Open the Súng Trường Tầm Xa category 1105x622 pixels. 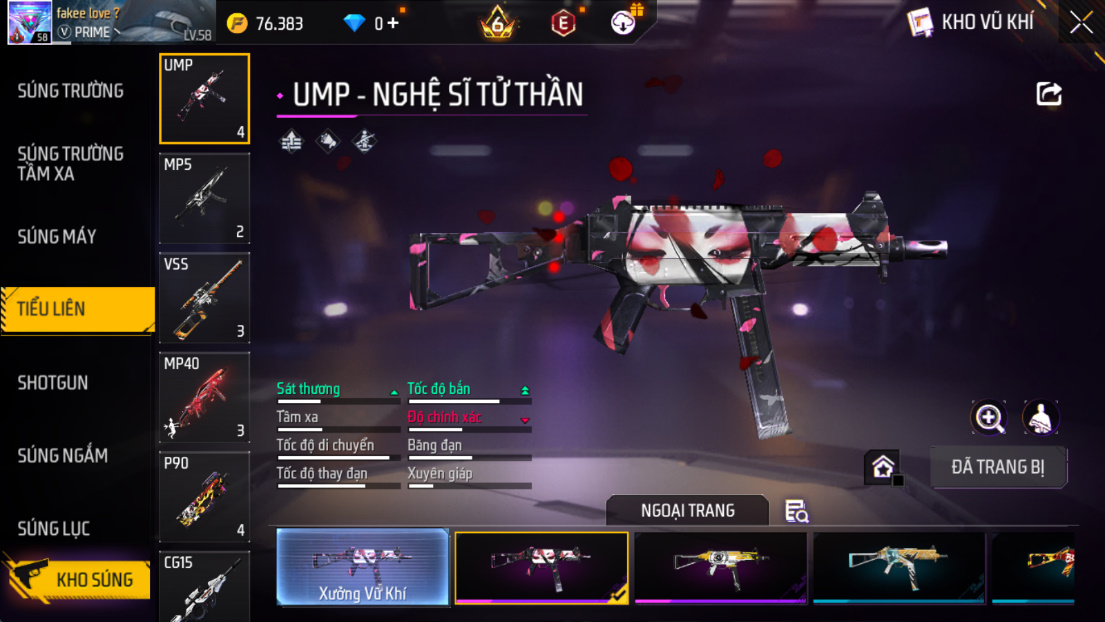(x=71, y=163)
